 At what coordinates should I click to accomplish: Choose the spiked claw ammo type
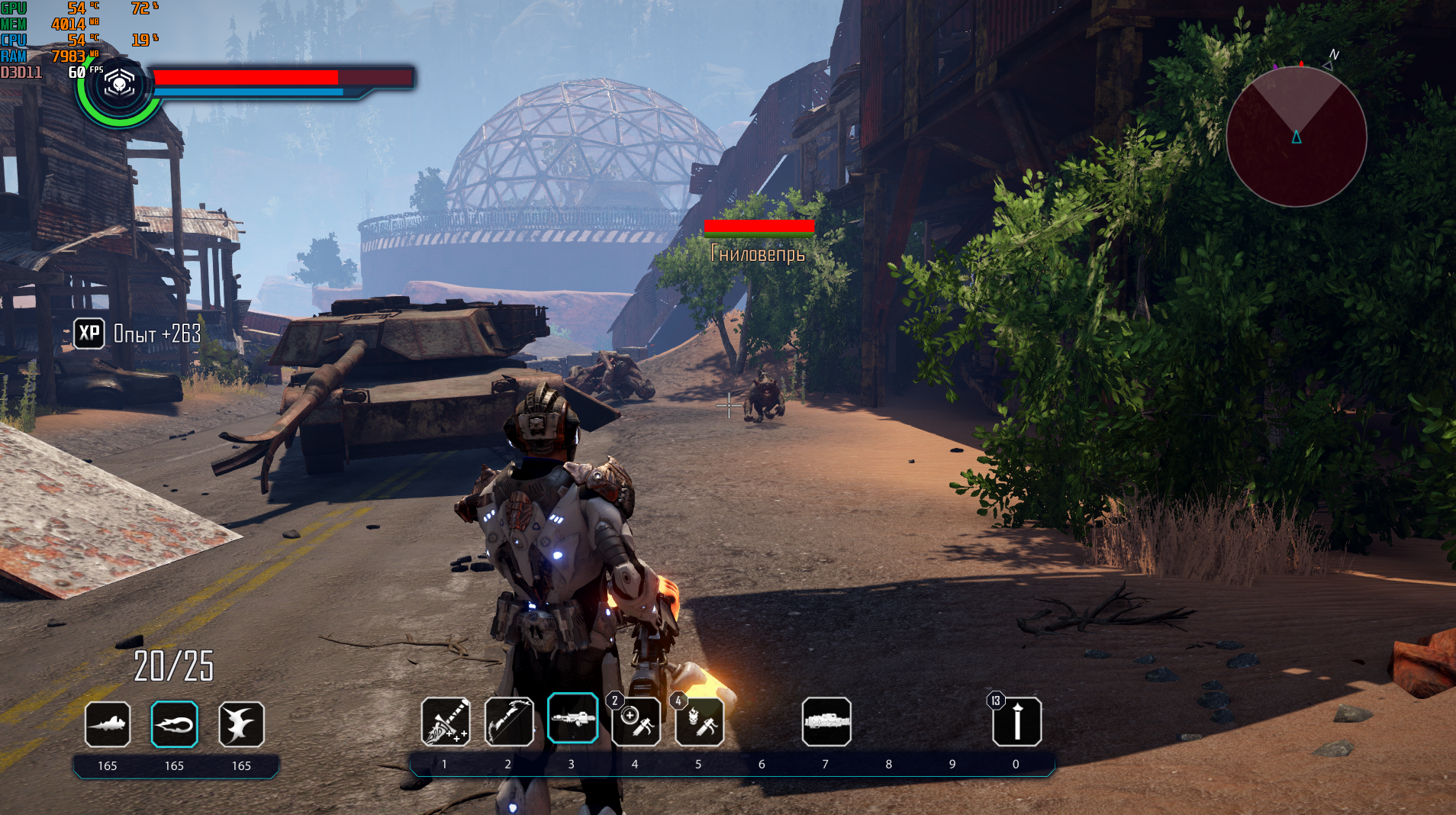tap(241, 723)
